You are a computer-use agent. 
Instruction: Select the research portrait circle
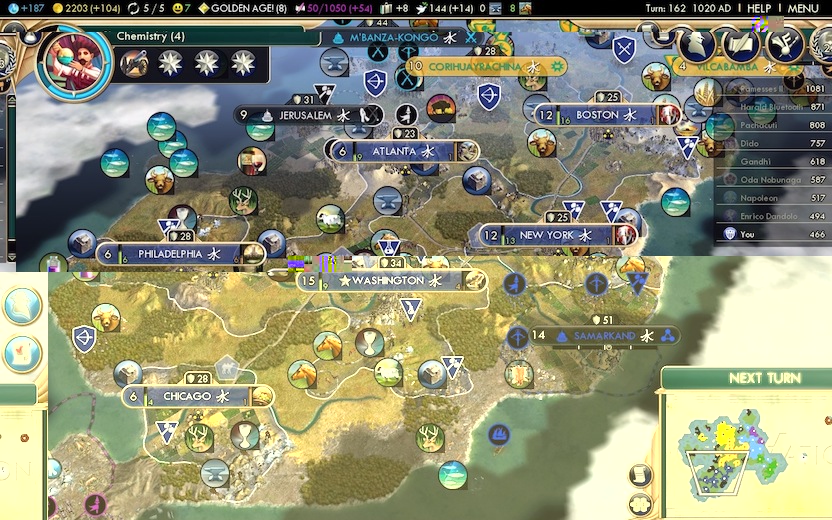72,62
